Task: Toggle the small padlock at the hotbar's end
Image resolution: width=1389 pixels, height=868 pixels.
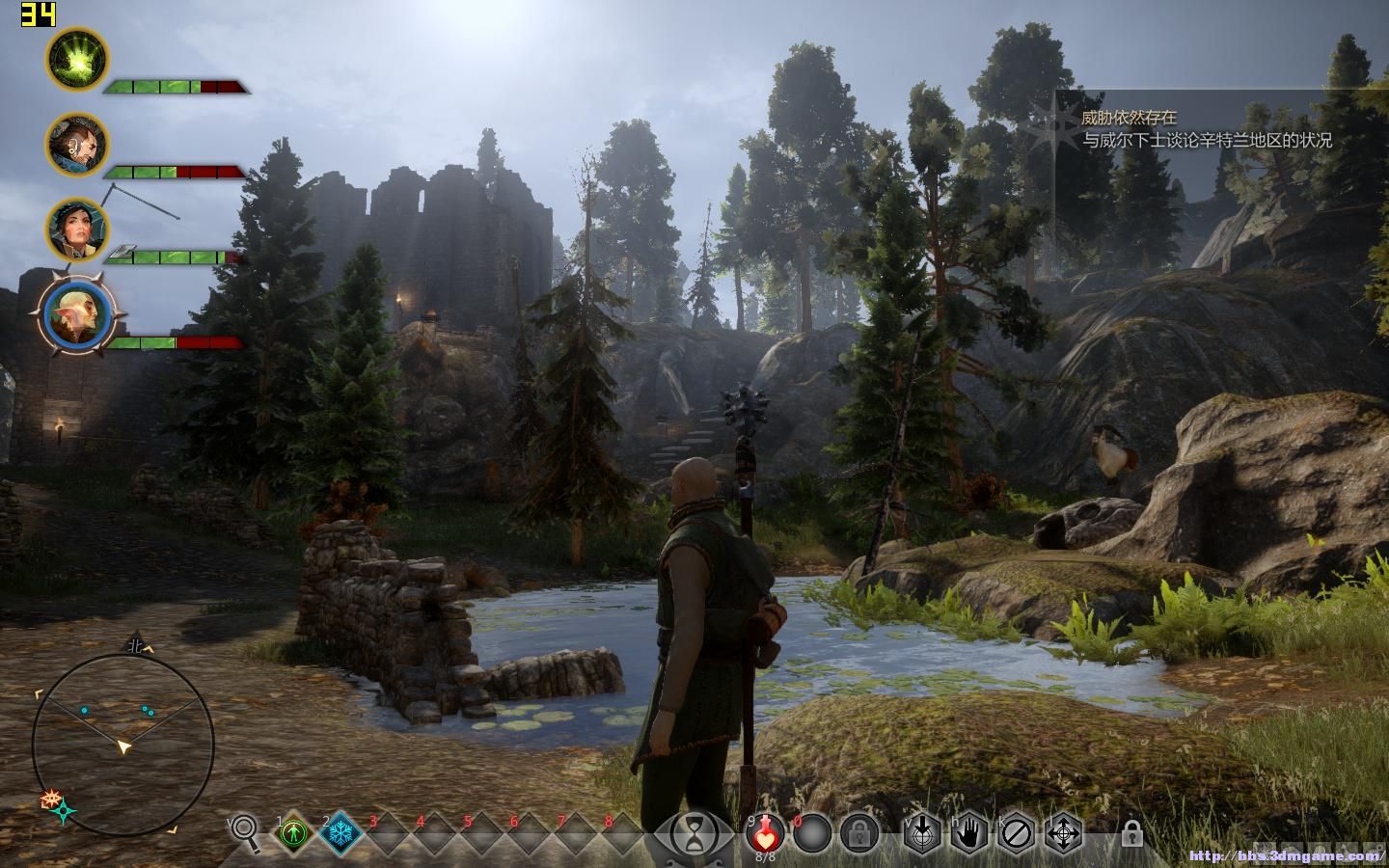Action: tap(1130, 833)
